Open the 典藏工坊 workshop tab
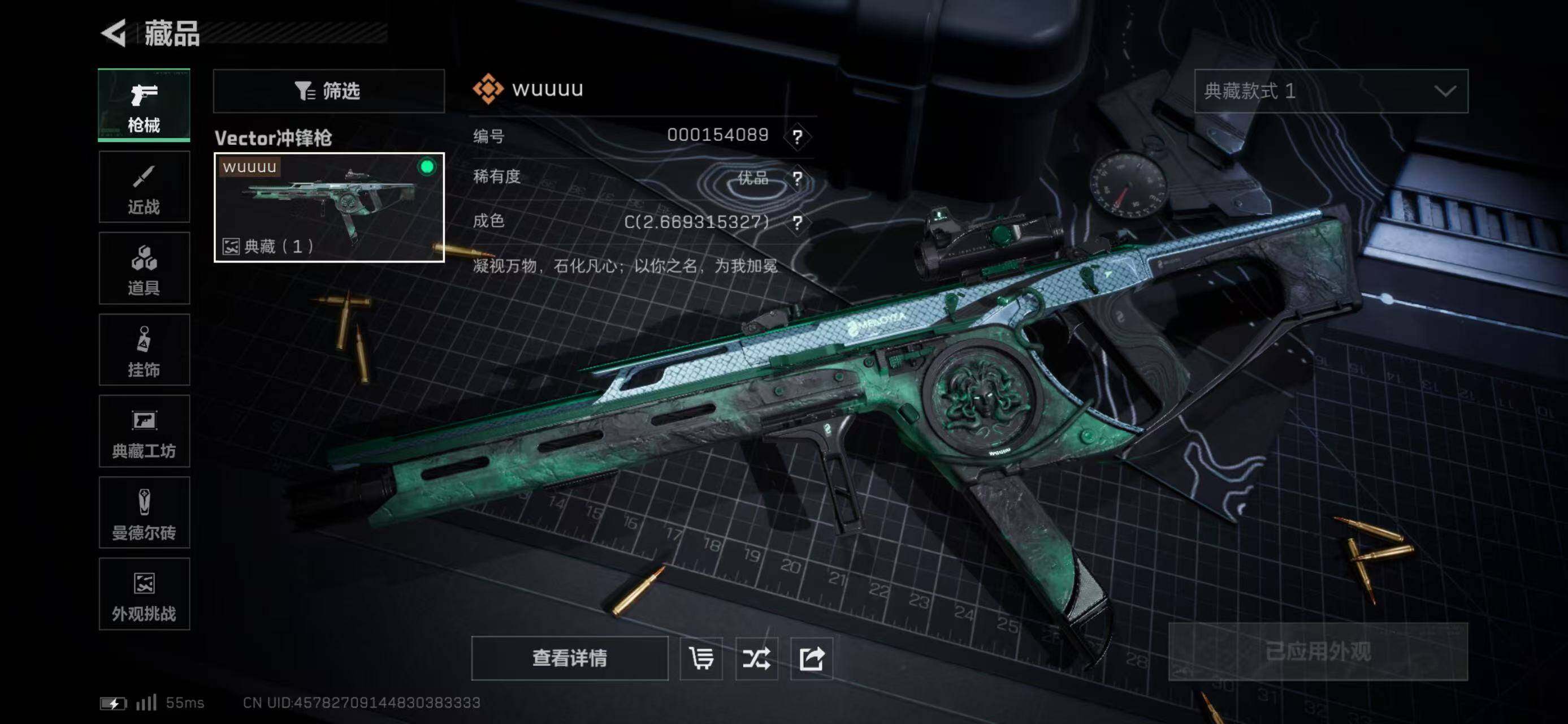The image size is (1568, 724). (144, 432)
